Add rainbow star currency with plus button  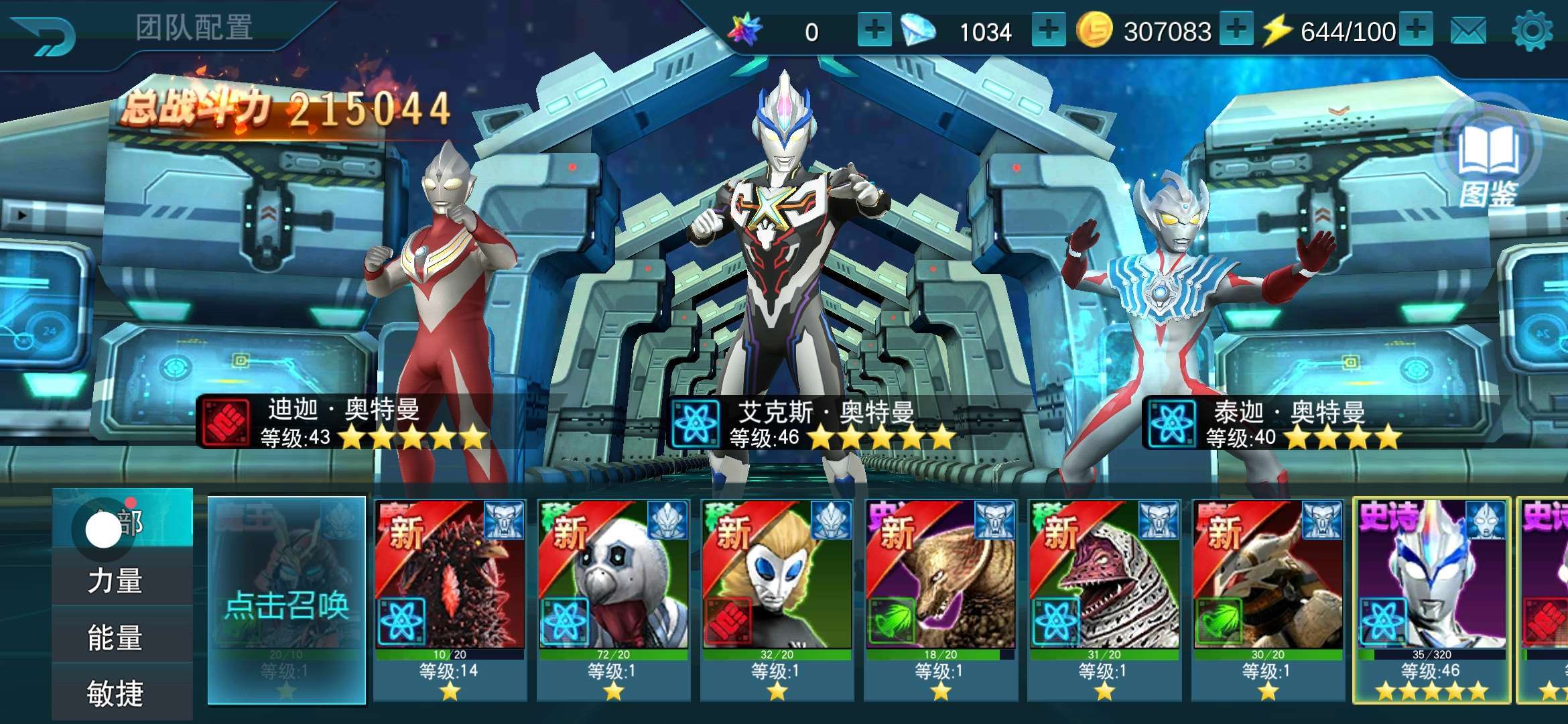point(874,30)
